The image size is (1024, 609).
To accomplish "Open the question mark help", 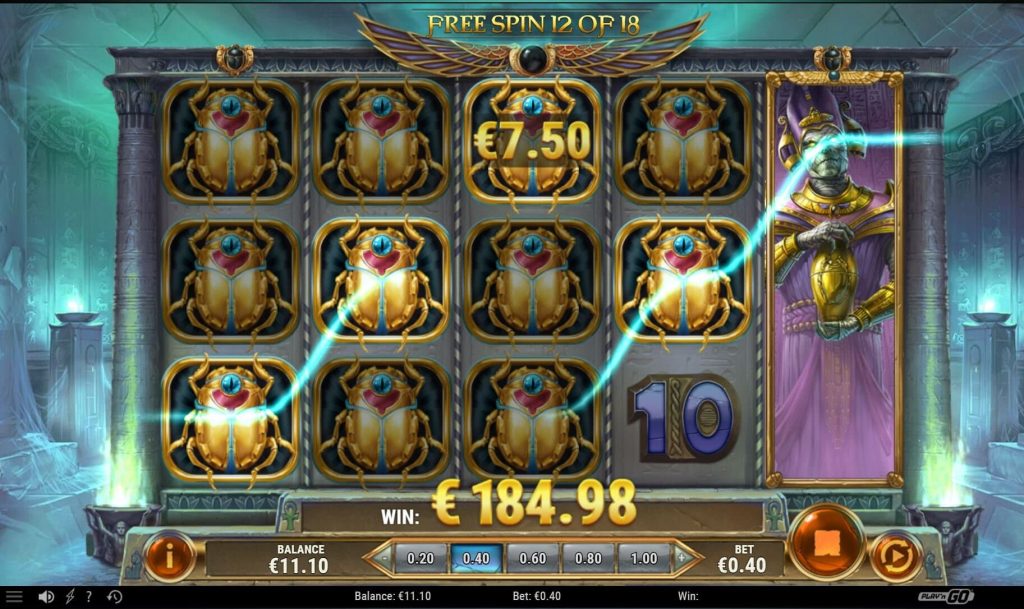I will [x=89, y=597].
